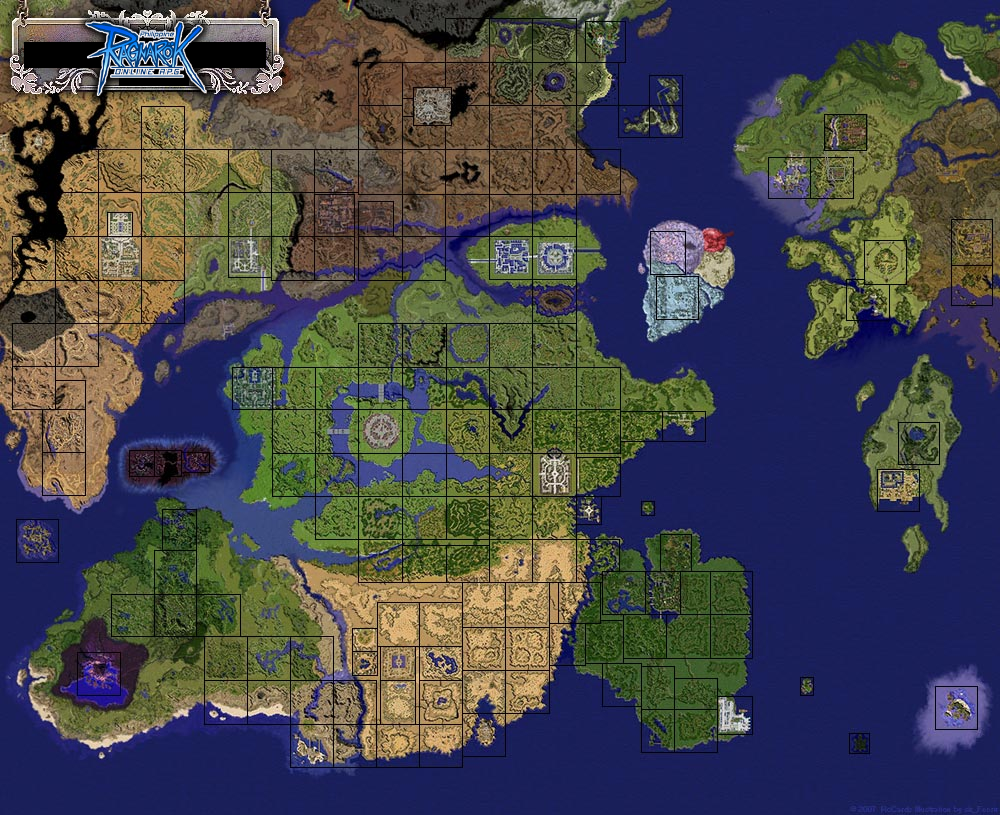Select the white Alberta port town tile

click(733, 715)
